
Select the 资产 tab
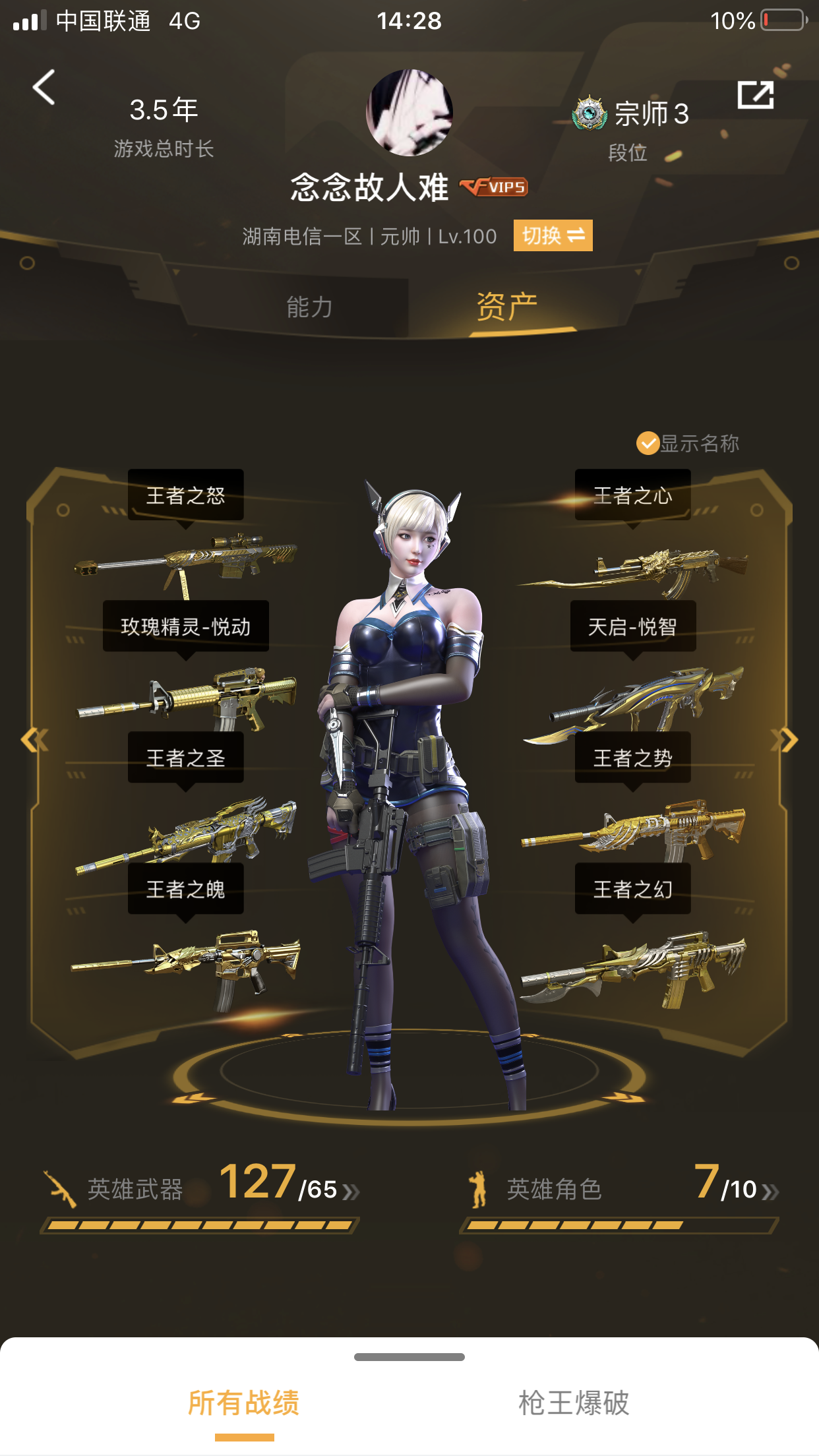pos(506,307)
